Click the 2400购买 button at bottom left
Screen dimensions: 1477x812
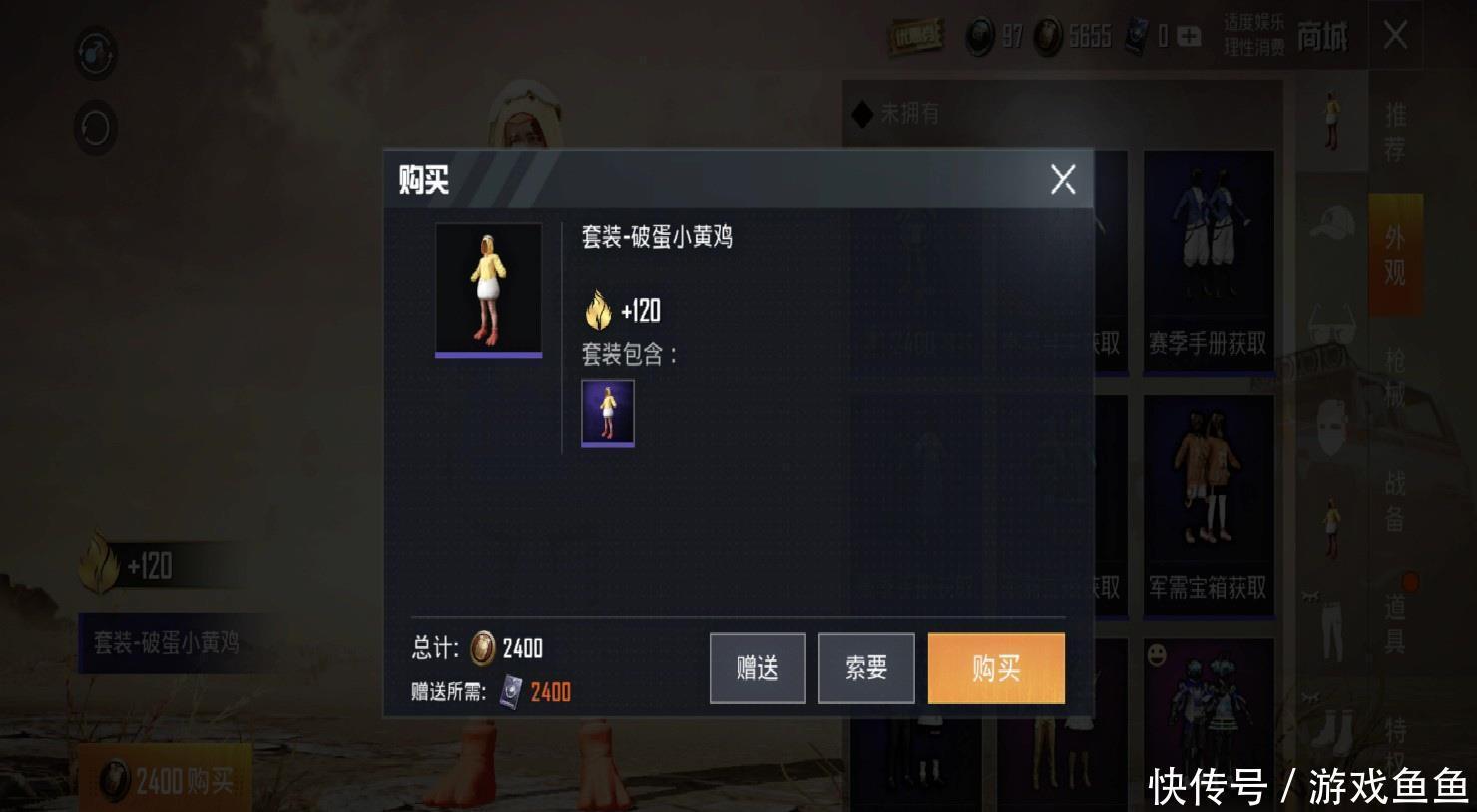pos(166,776)
